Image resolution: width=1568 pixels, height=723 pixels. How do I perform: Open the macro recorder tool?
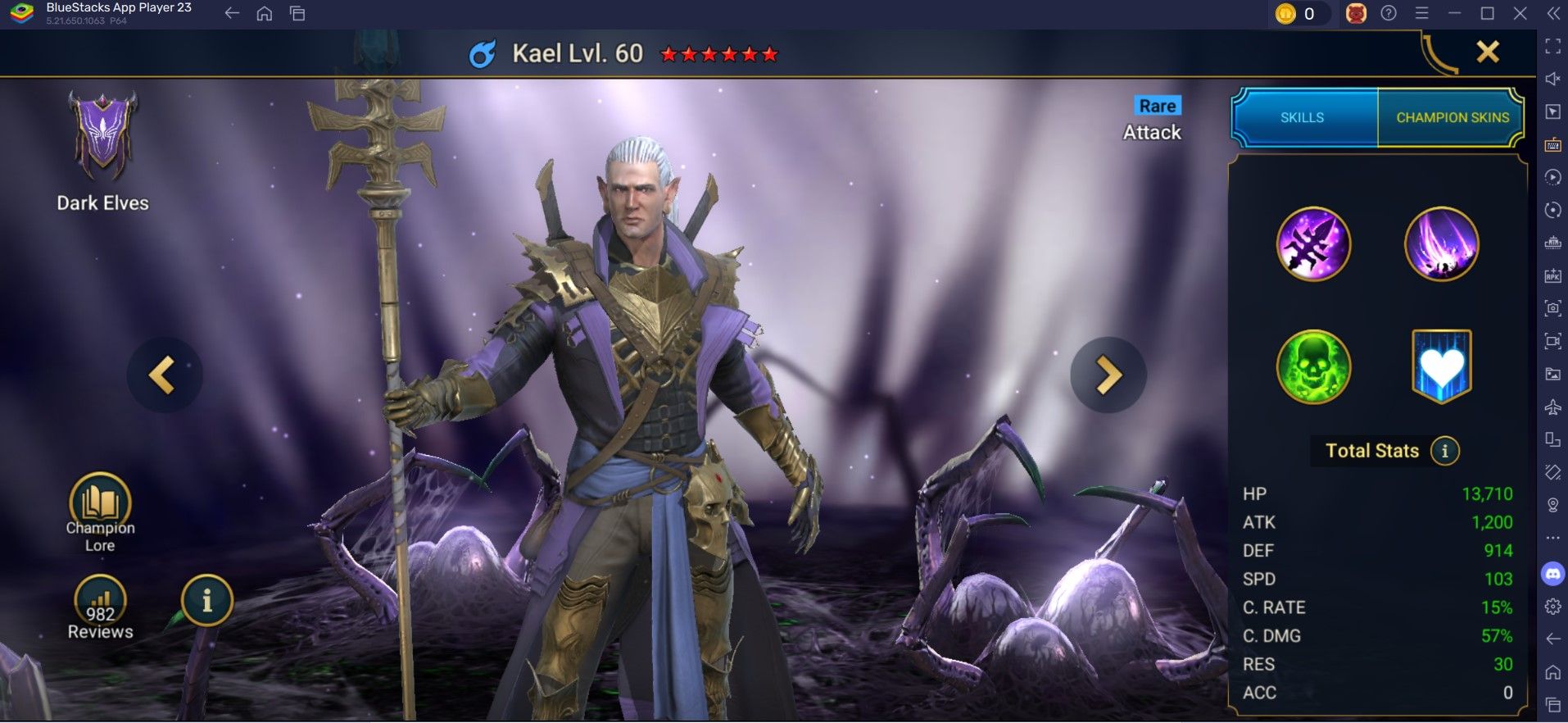(1552, 178)
